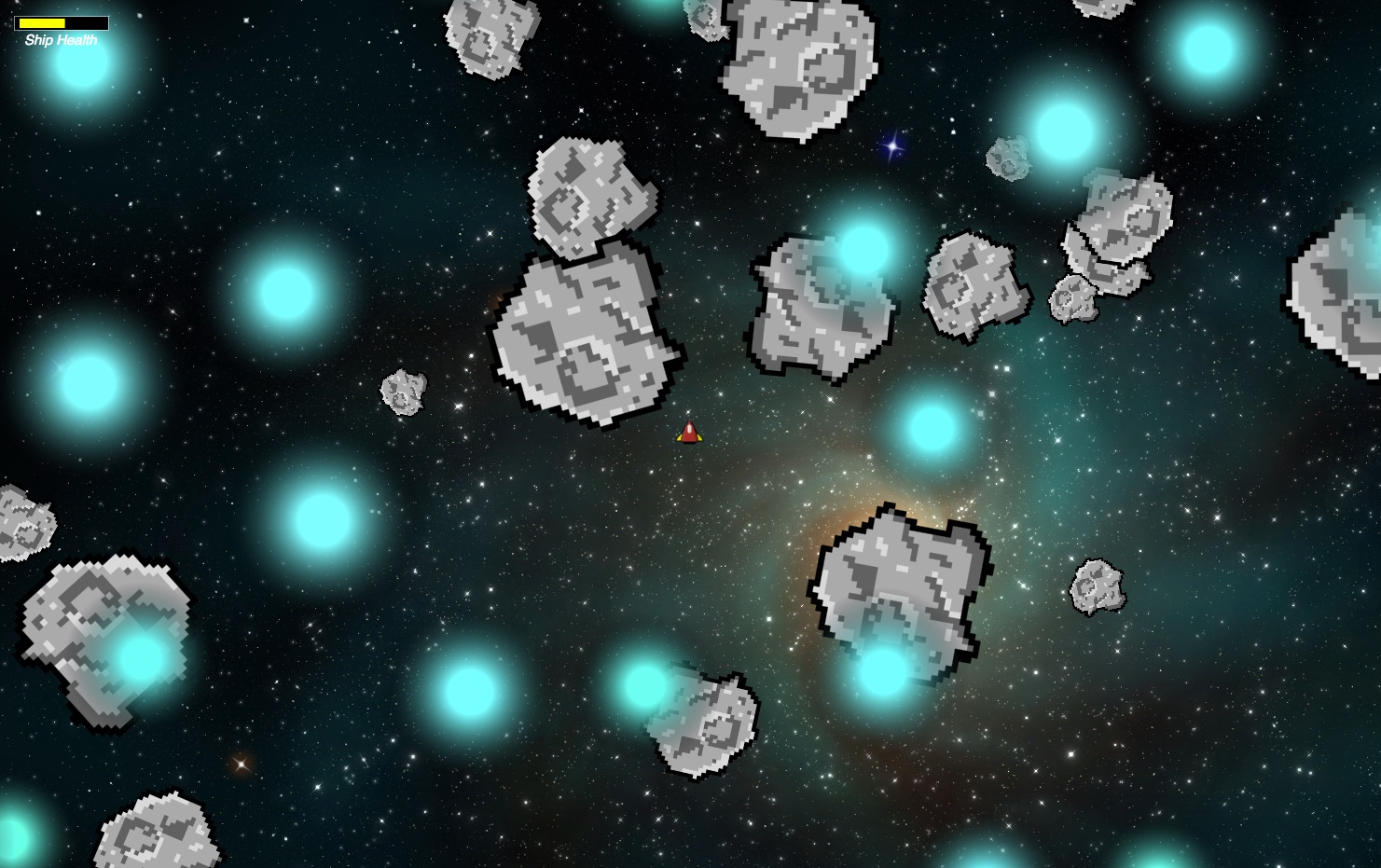This screenshot has height=868, width=1381.
Task: Click the blue star near the top asteroid
Action: click(x=891, y=146)
